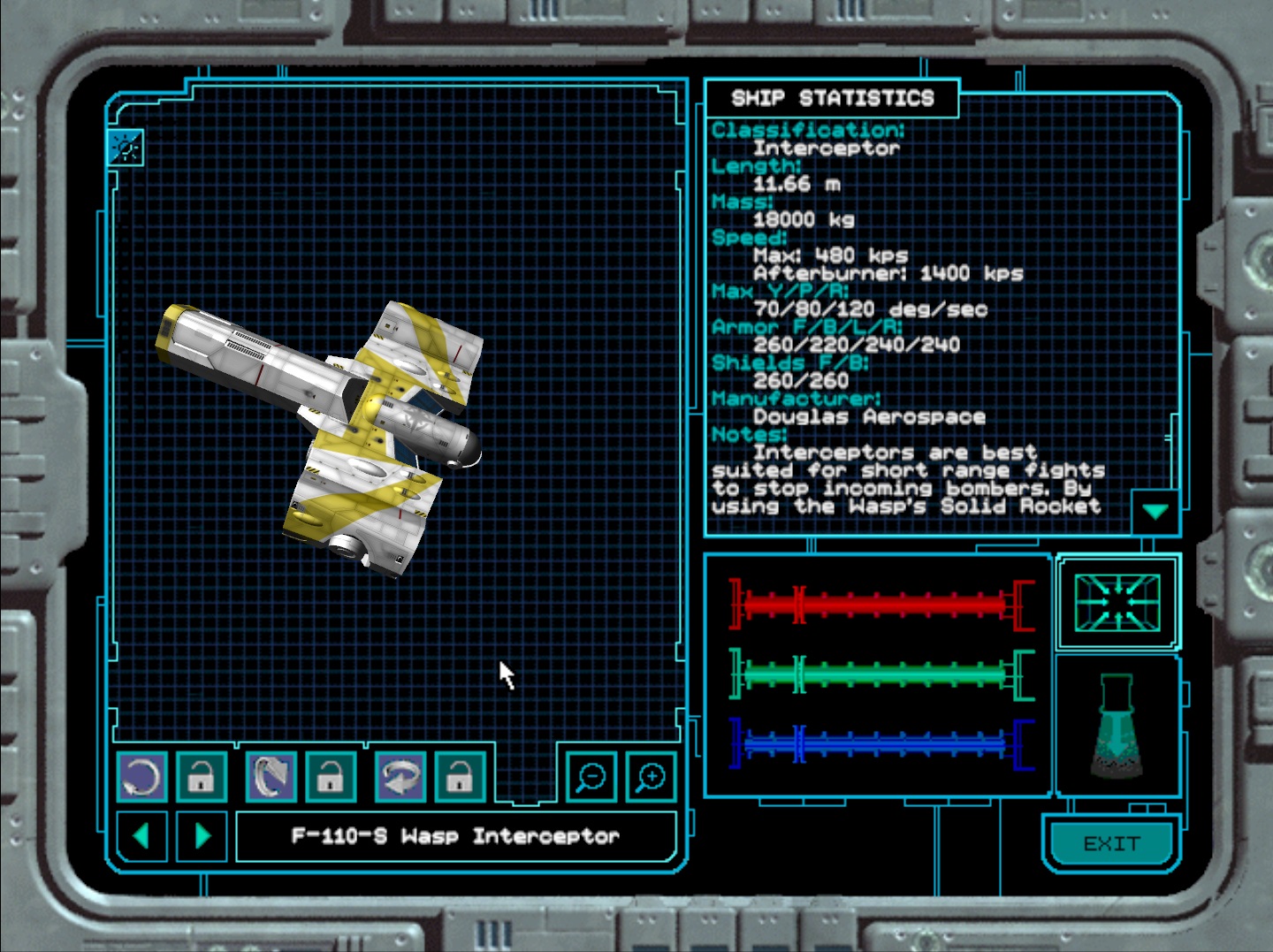Click the blue color bar

tap(881, 744)
